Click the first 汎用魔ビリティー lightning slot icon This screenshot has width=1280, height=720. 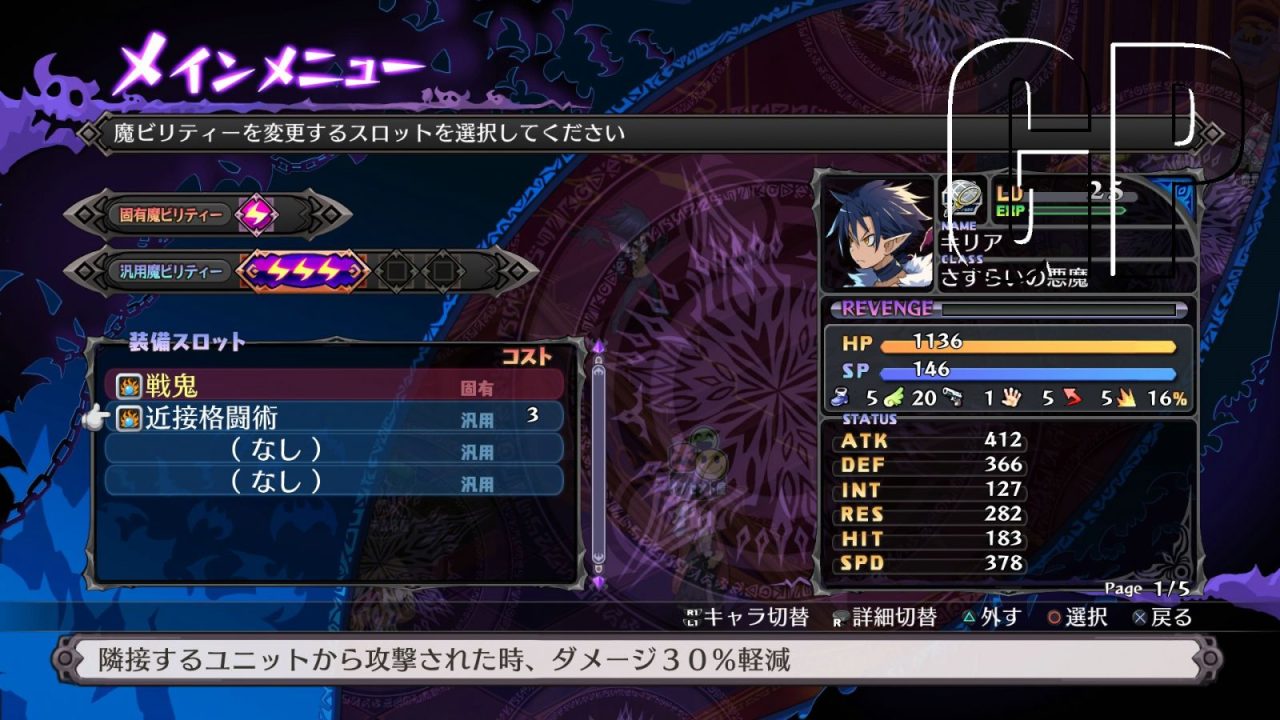[279, 271]
